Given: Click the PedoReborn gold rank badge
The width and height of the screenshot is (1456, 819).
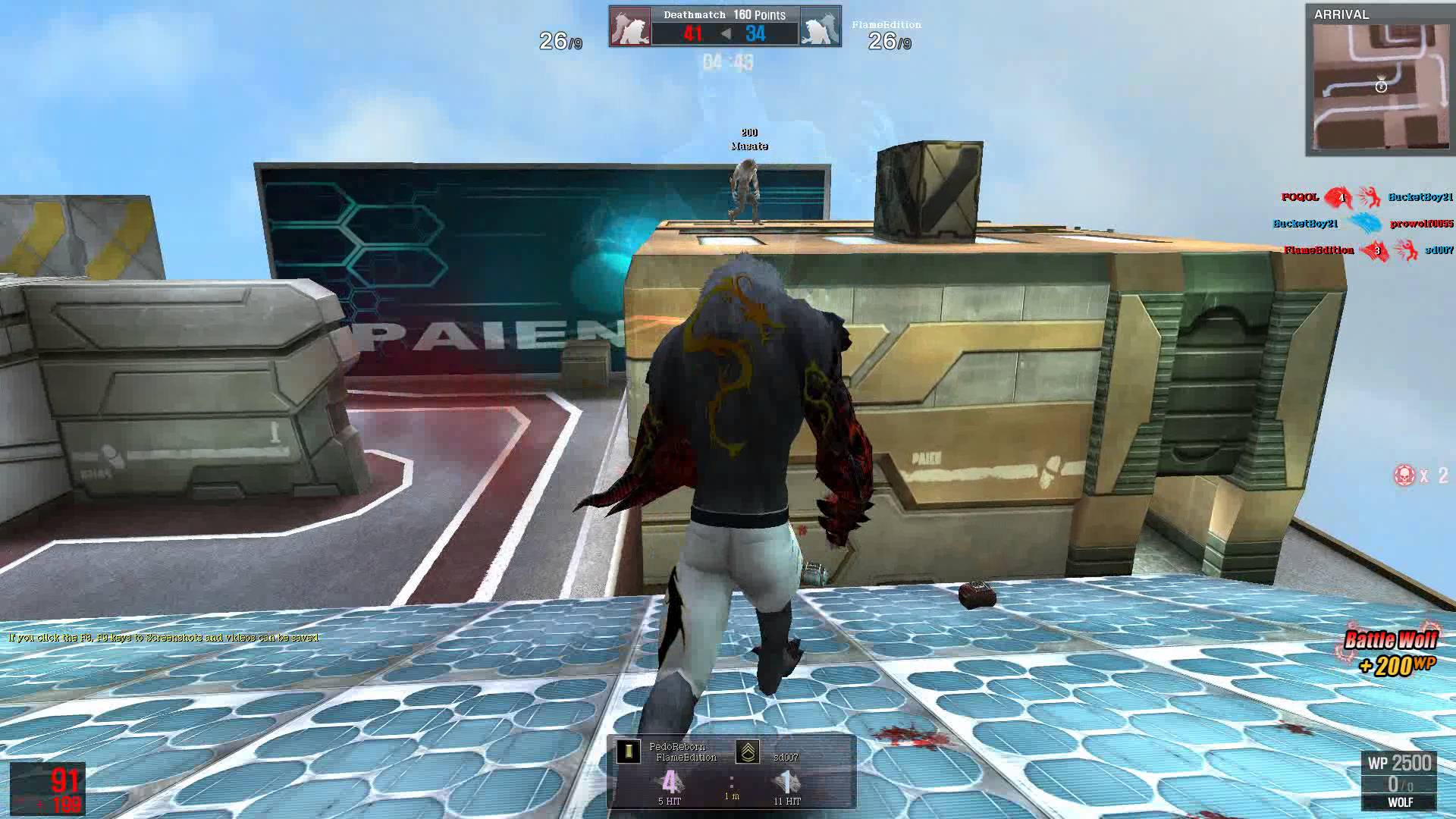Looking at the screenshot, I should (628, 752).
